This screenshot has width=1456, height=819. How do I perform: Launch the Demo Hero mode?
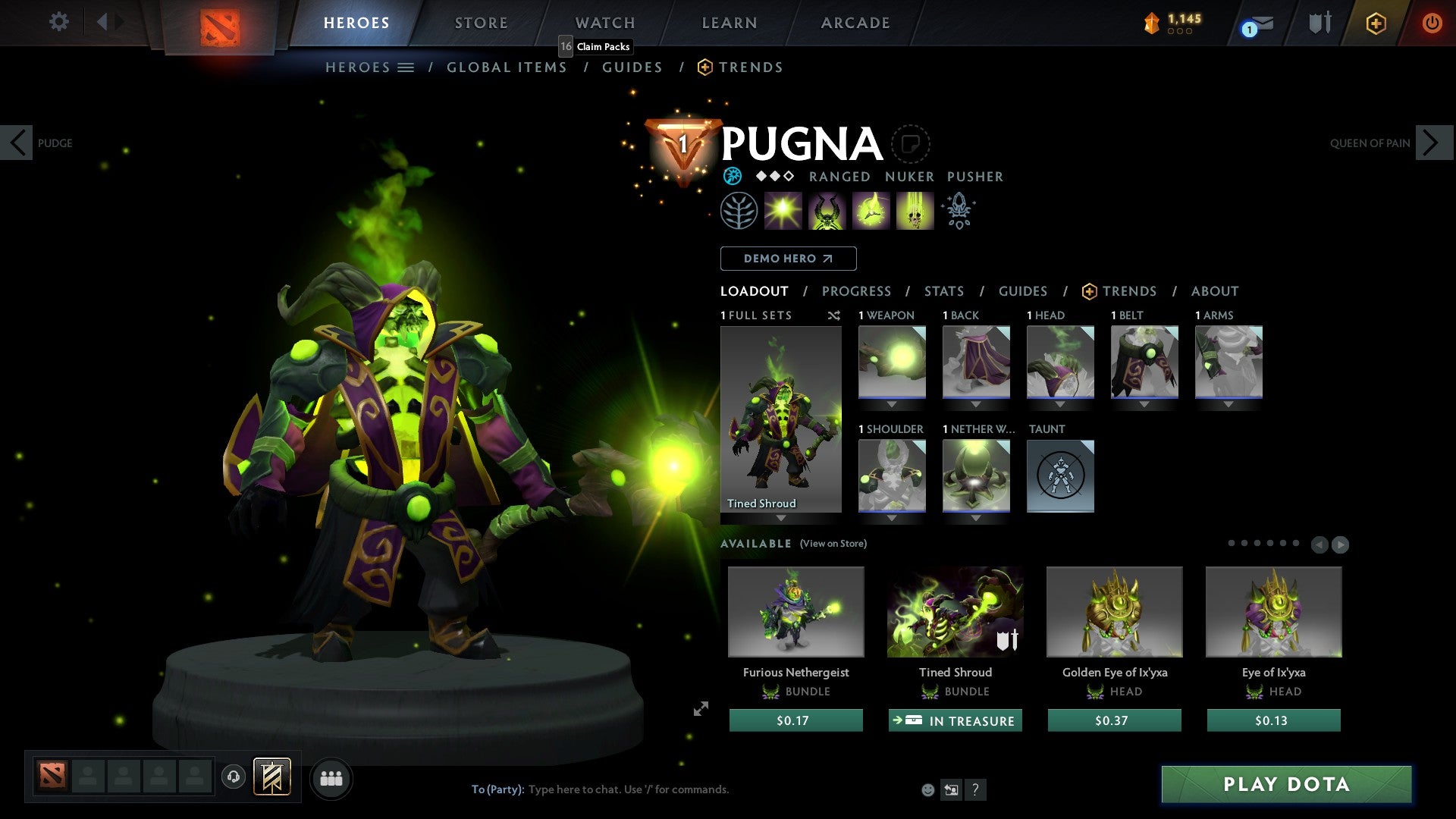[x=788, y=259]
